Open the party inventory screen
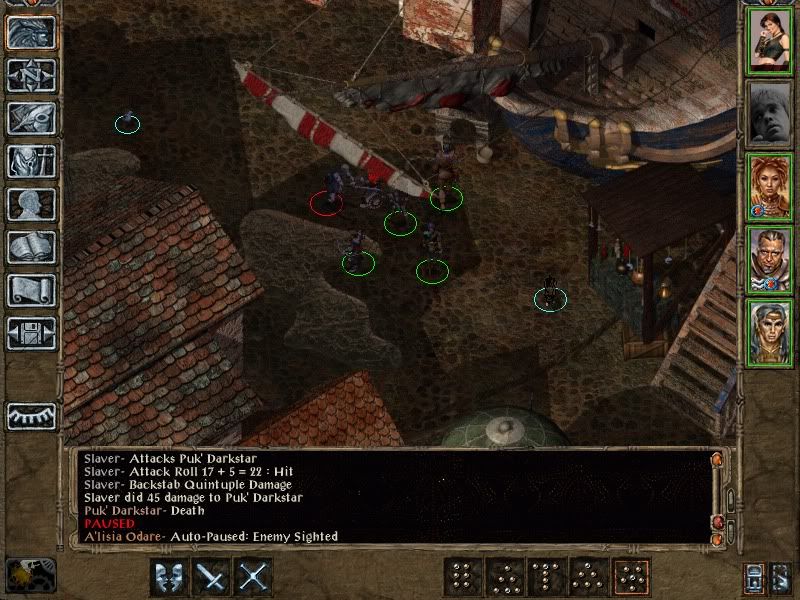The image size is (800, 600). coord(32,161)
